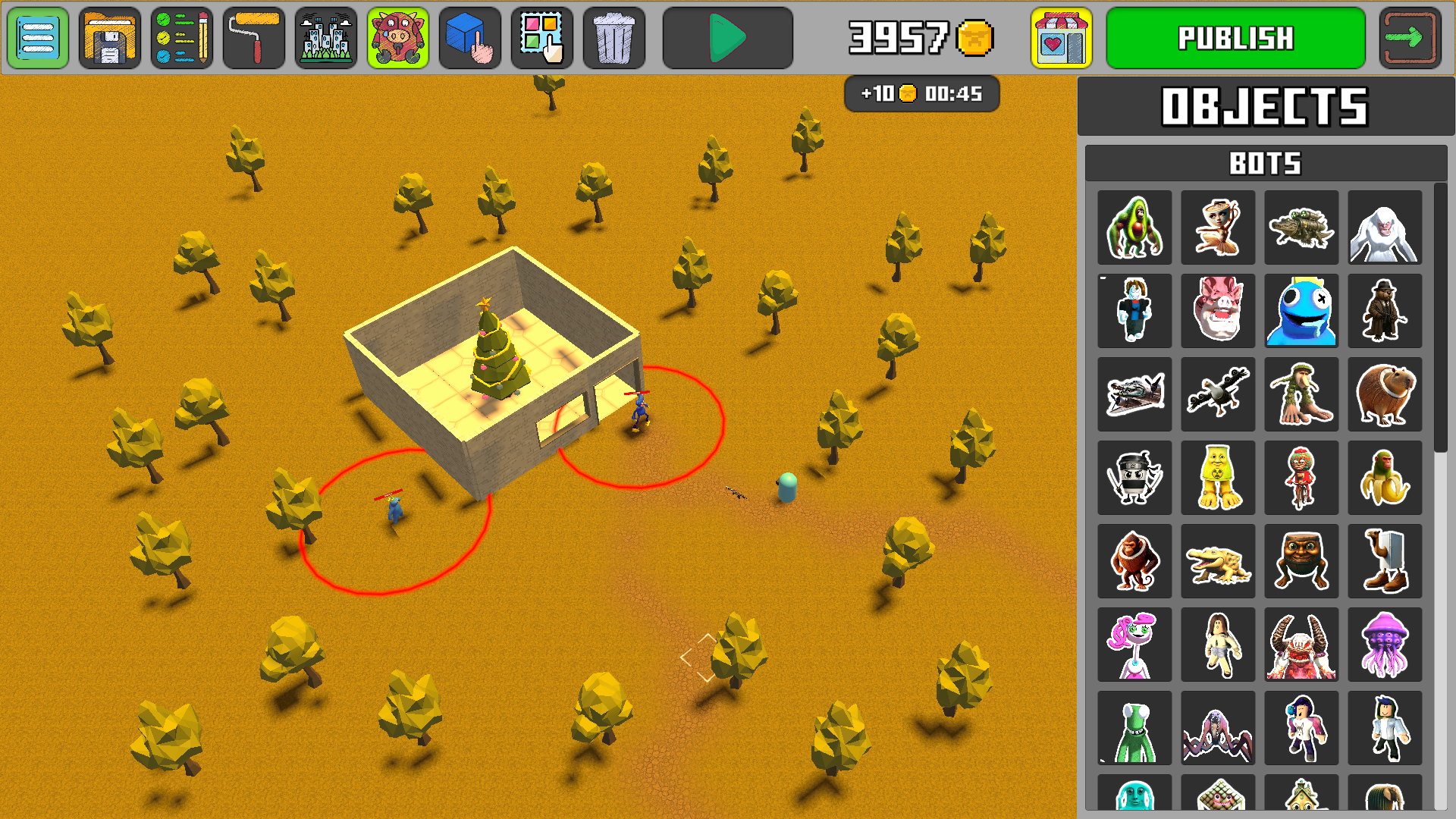Select the paint roller terrain tool
Screen dimensions: 1456x819
click(253, 37)
